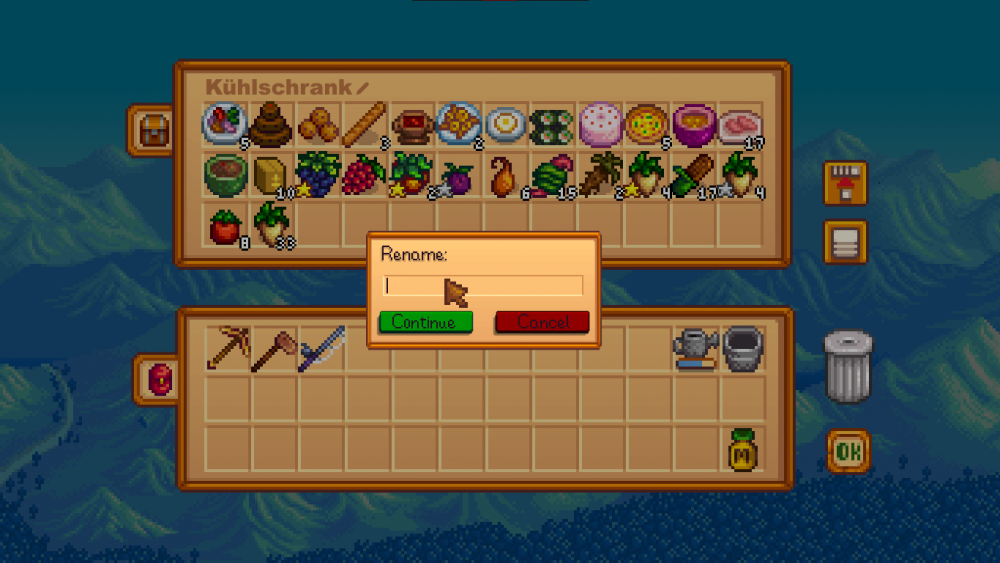Image resolution: width=1000 pixels, height=563 pixels.
Task: Select the pink cake slot
Action: tap(600, 126)
